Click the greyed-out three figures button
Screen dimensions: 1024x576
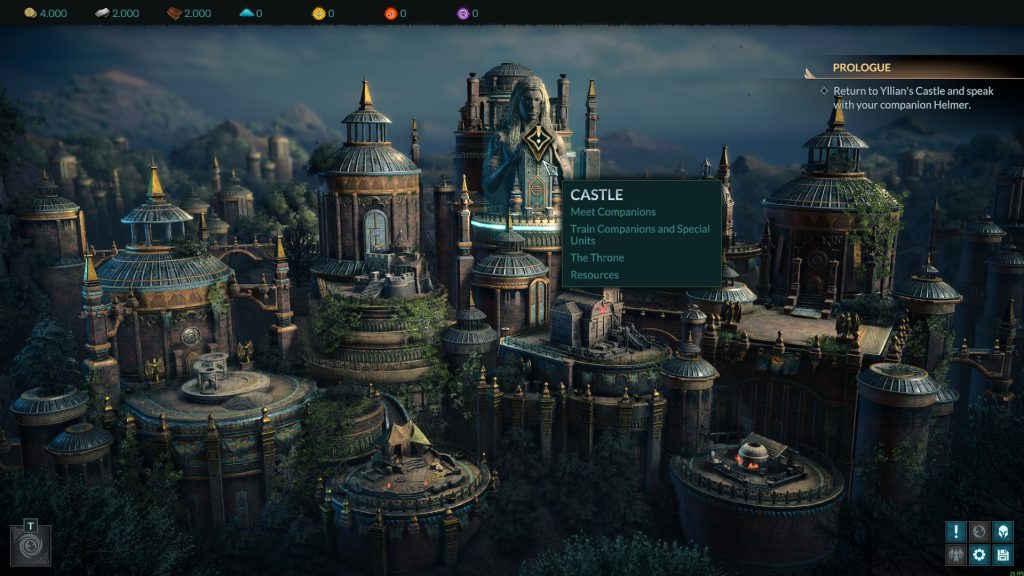pyautogui.click(x=956, y=555)
